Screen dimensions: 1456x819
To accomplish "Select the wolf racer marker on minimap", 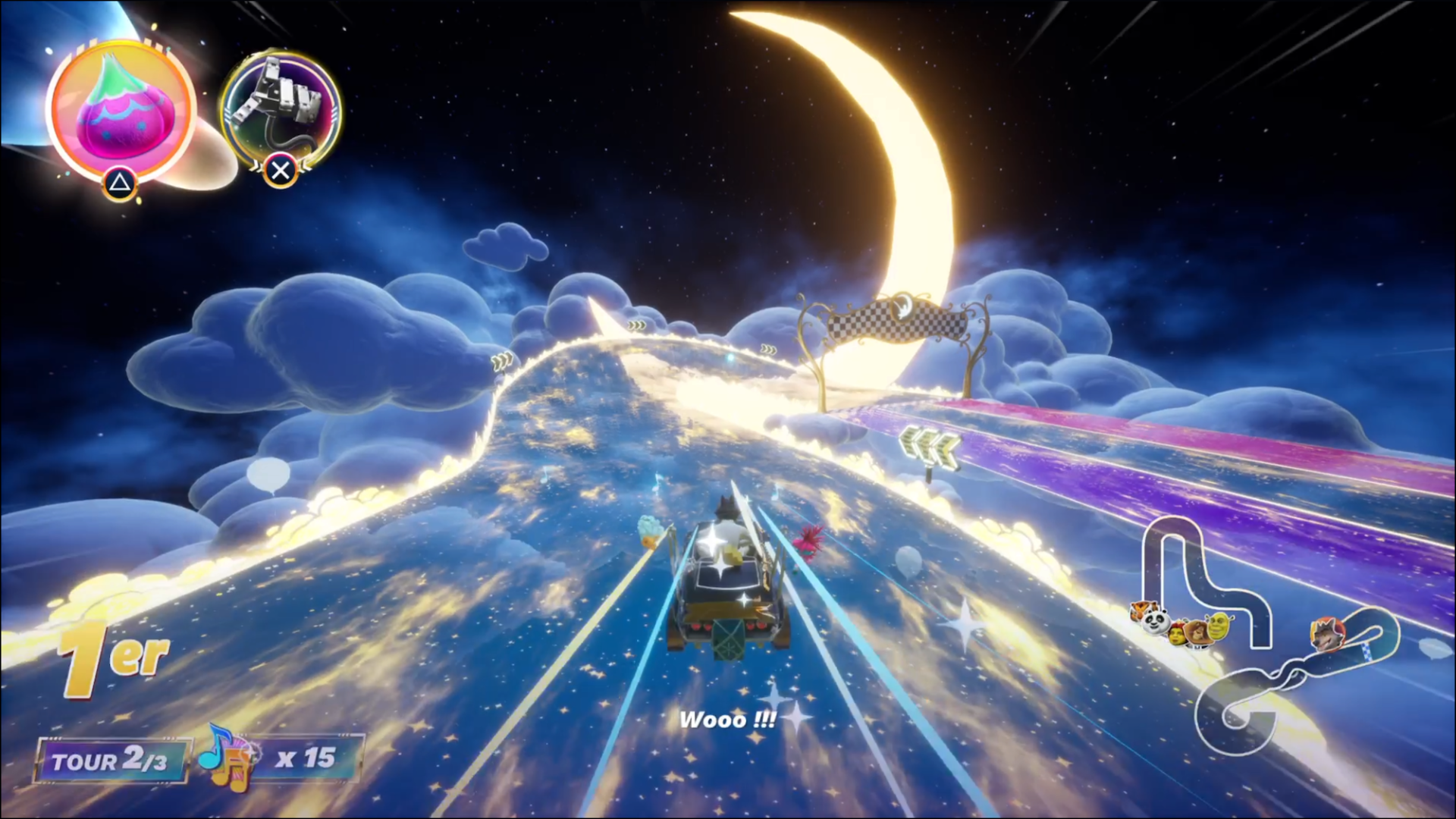I will point(1326,634).
